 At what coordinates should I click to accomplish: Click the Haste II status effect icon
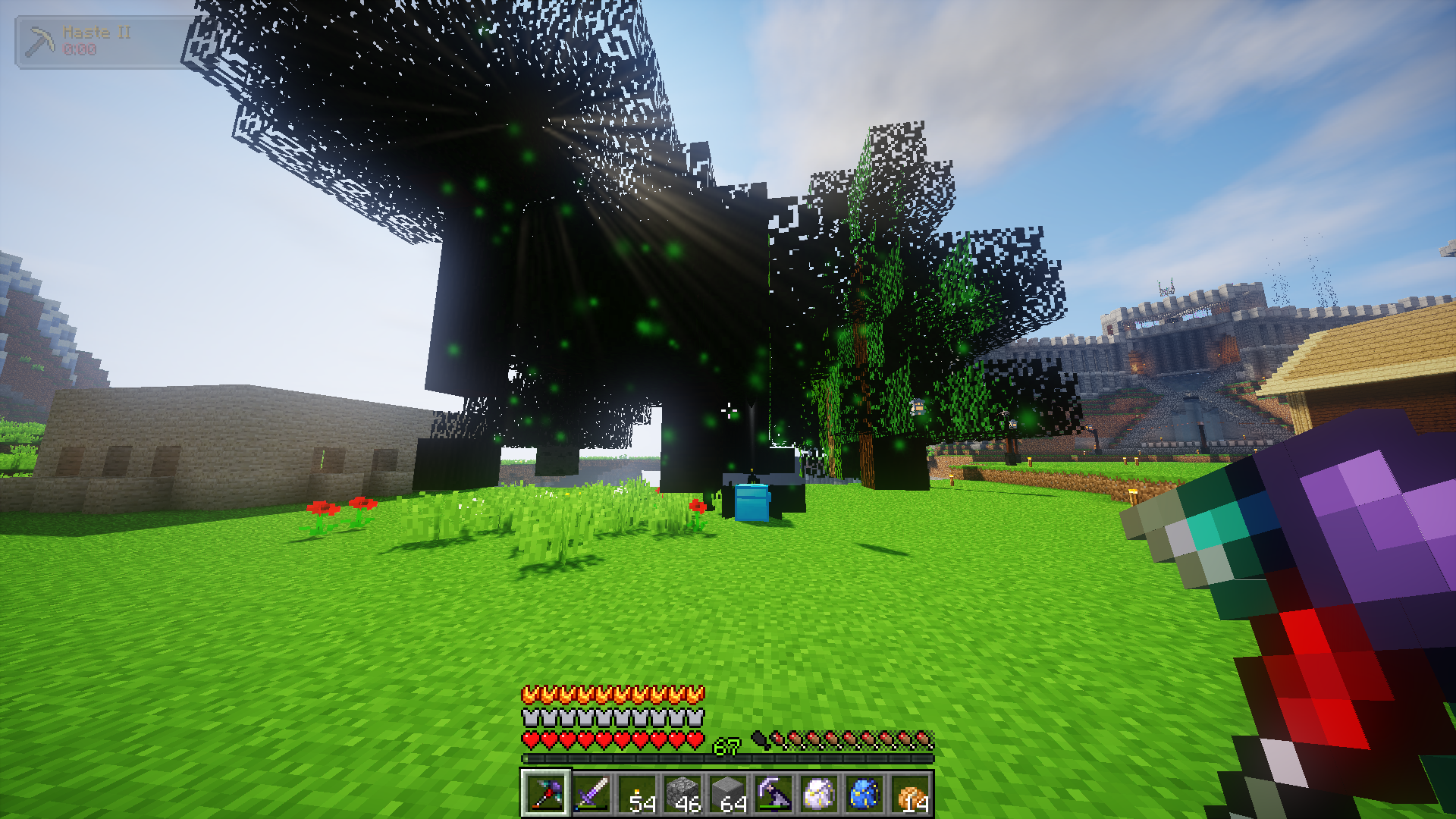[39, 42]
